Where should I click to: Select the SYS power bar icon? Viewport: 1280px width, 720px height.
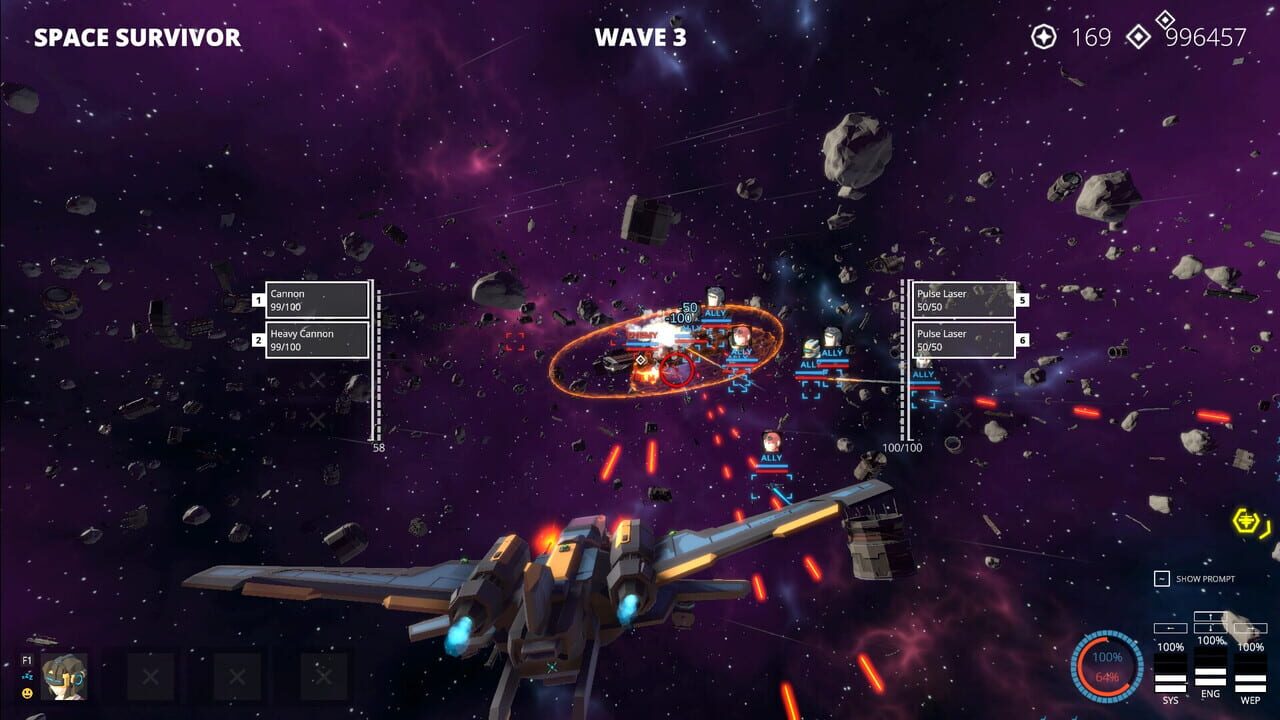[x=1169, y=673]
